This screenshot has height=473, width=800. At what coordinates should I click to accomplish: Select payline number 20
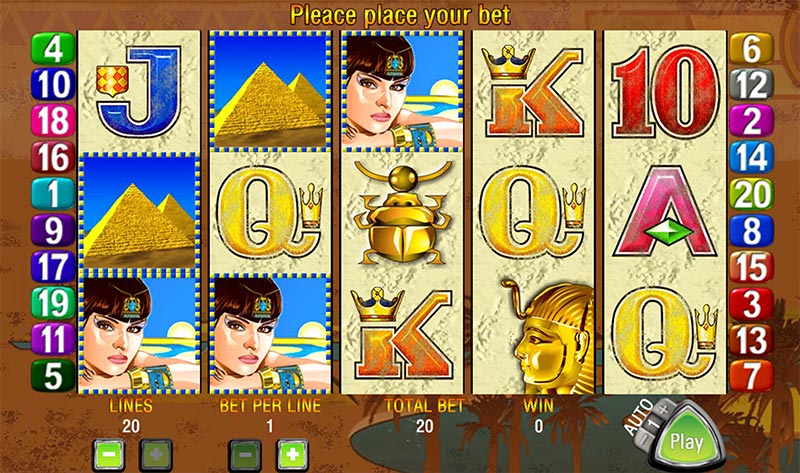coord(750,193)
